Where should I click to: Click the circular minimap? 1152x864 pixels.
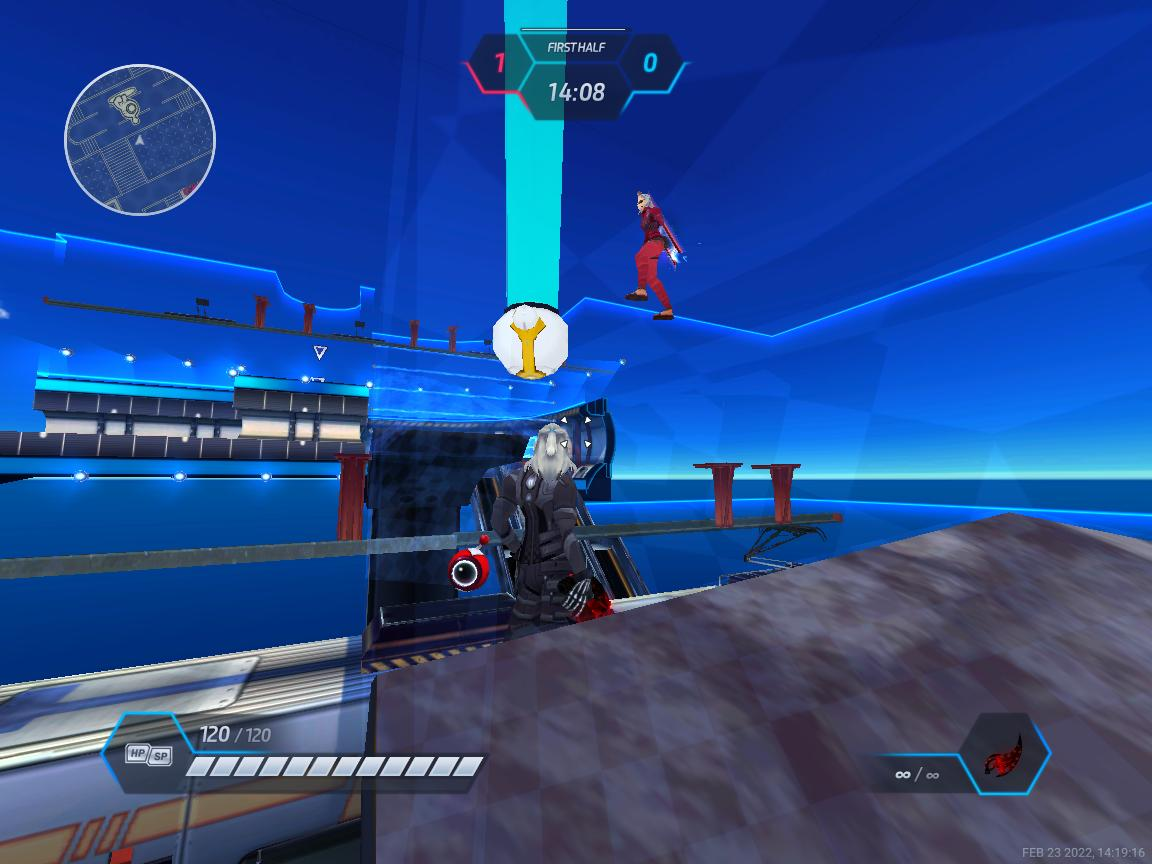[140, 139]
